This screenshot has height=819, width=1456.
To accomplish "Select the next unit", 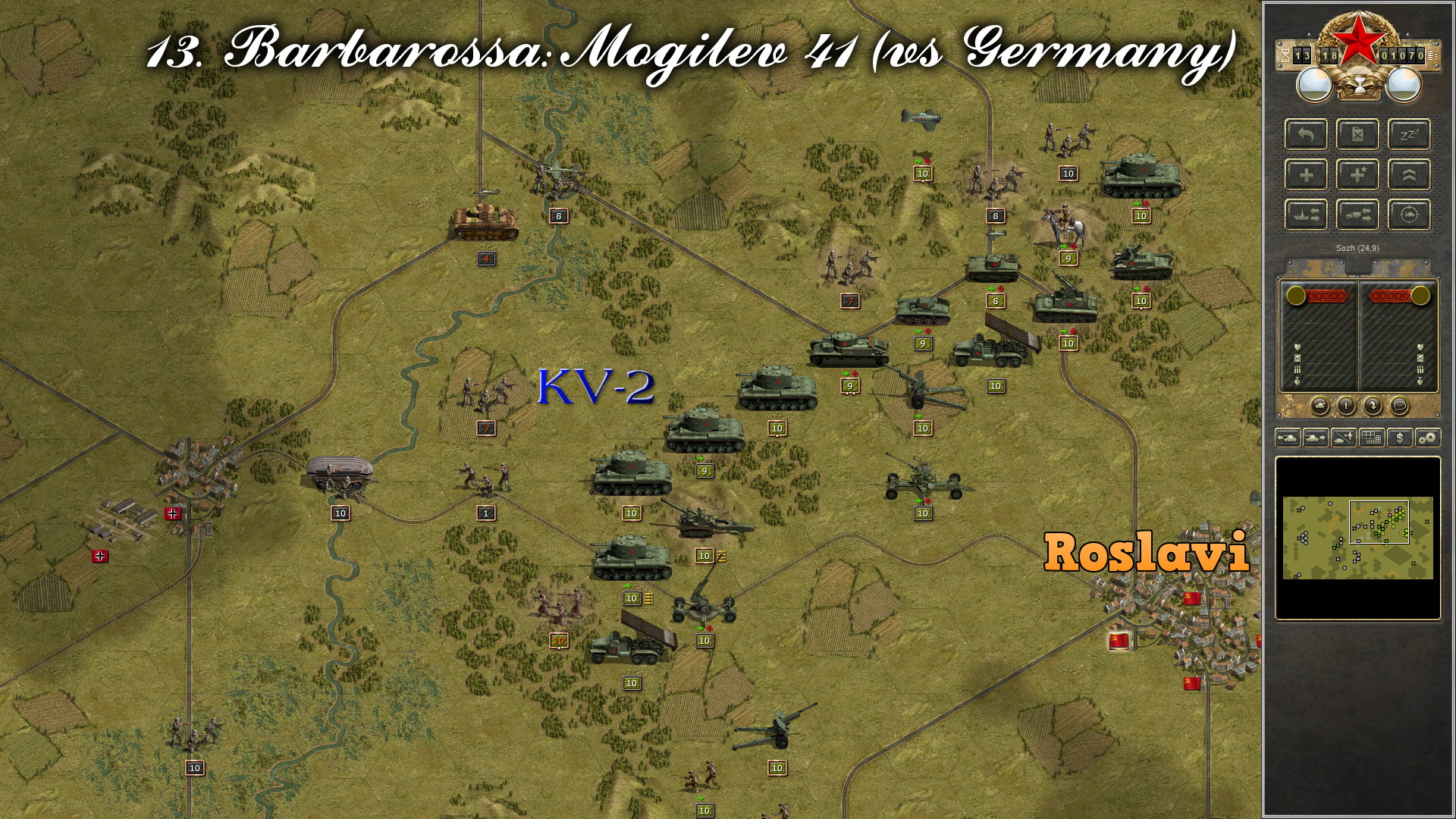I will [x=1316, y=437].
